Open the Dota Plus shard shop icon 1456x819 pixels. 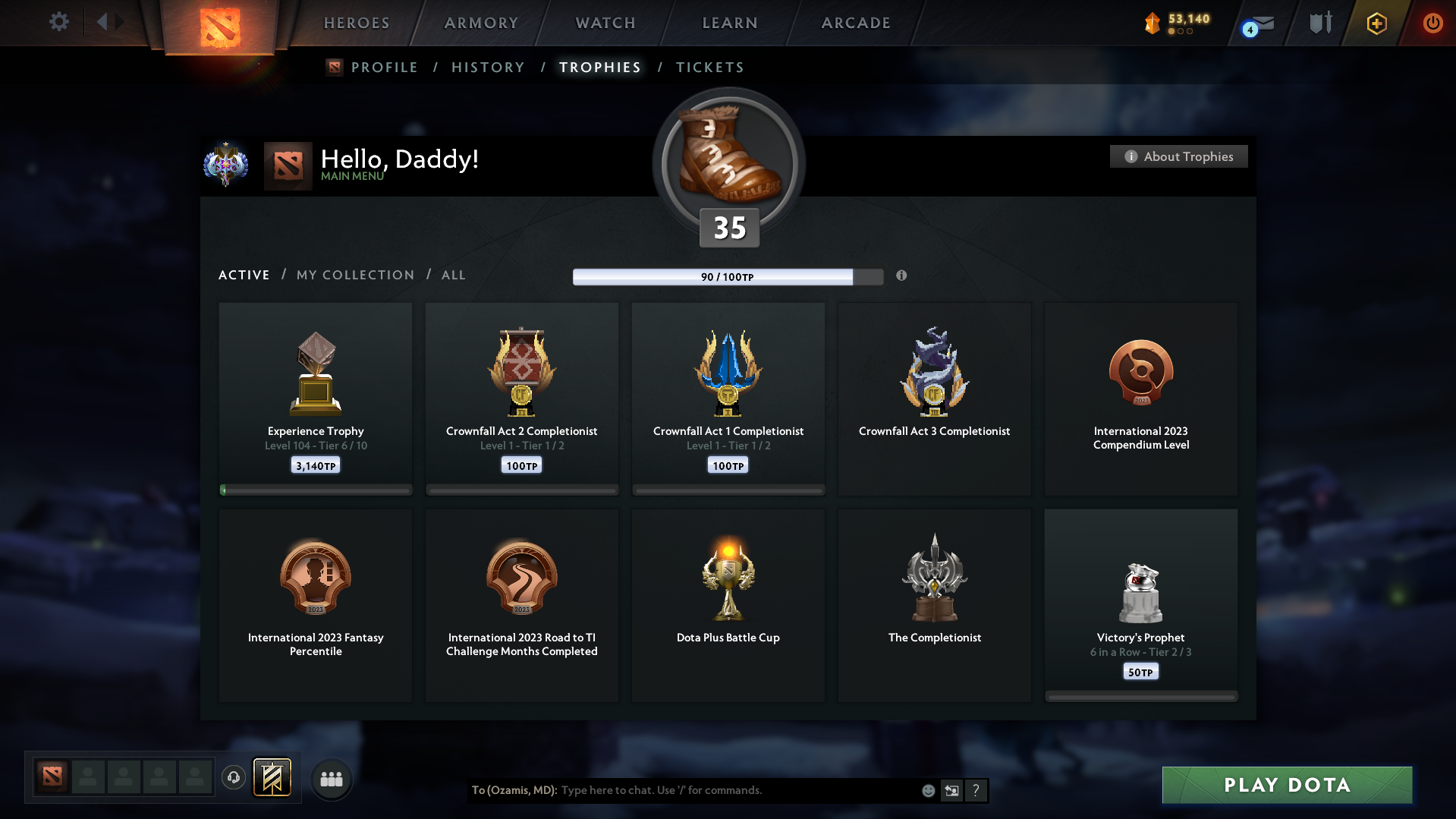(x=1154, y=23)
